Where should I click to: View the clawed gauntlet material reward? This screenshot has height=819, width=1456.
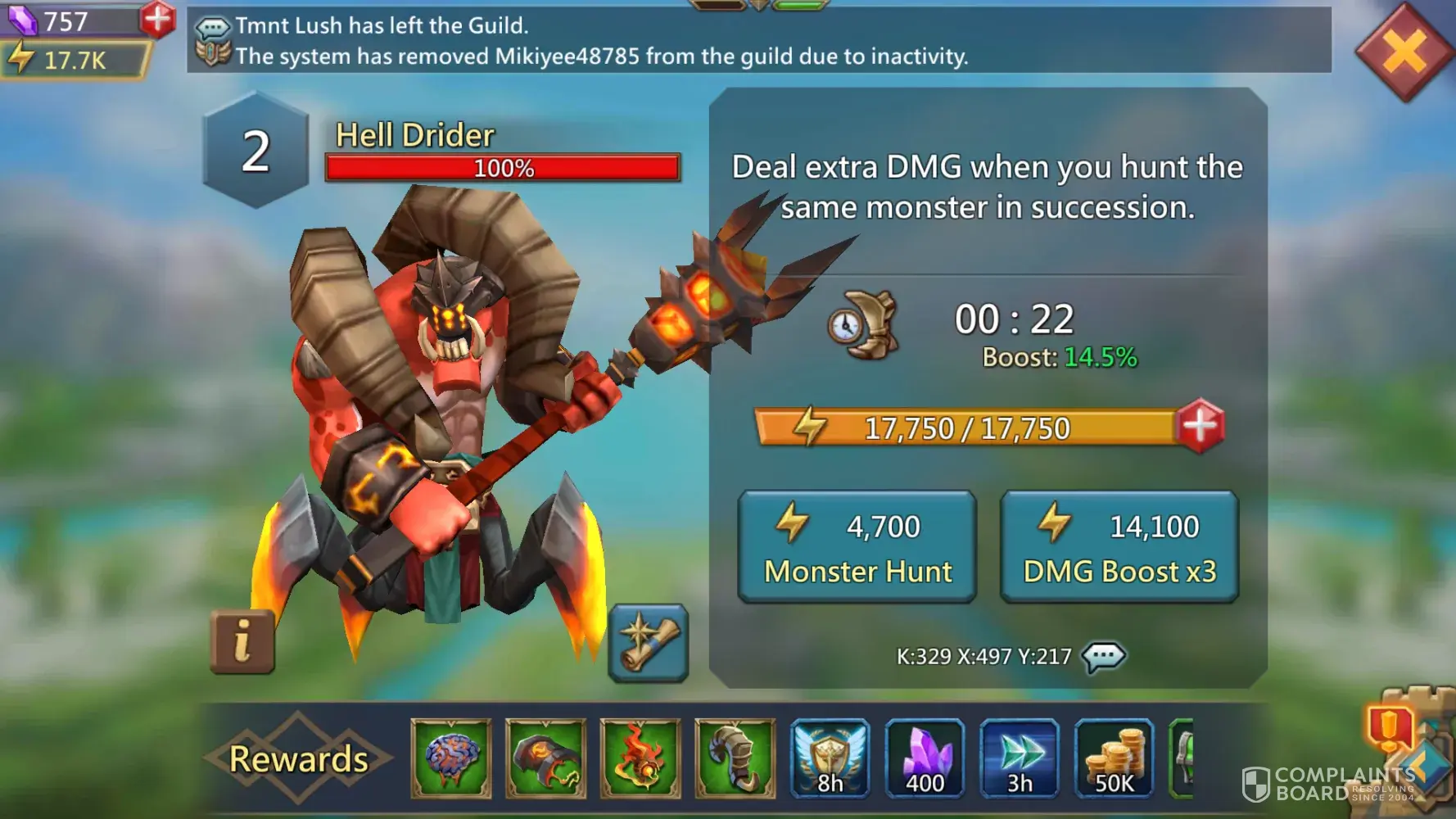click(x=545, y=758)
